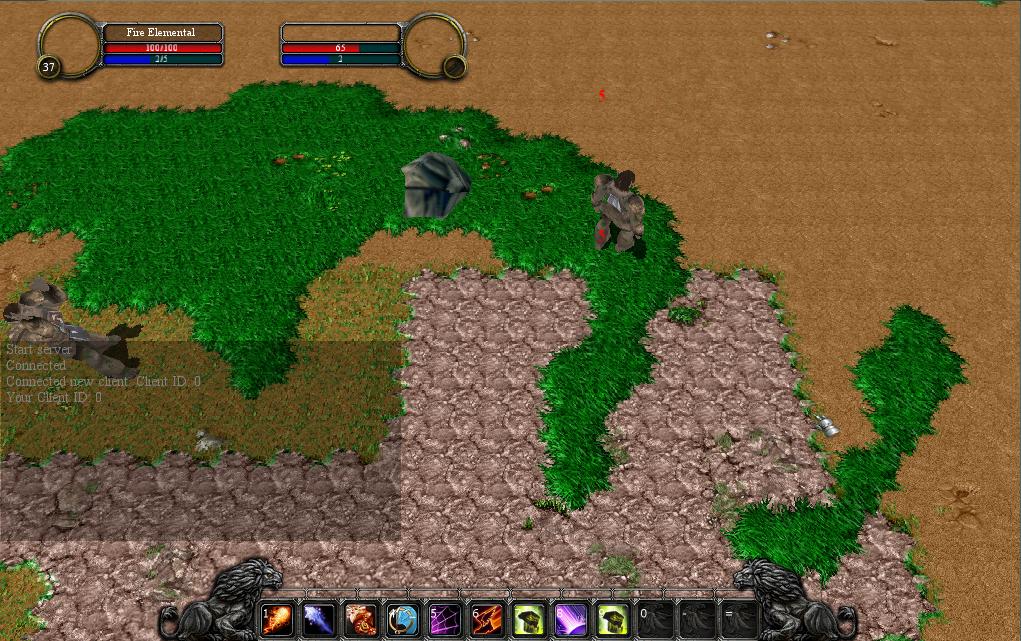
Task: Activate the blue frost bolt ability
Action: pos(319,619)
